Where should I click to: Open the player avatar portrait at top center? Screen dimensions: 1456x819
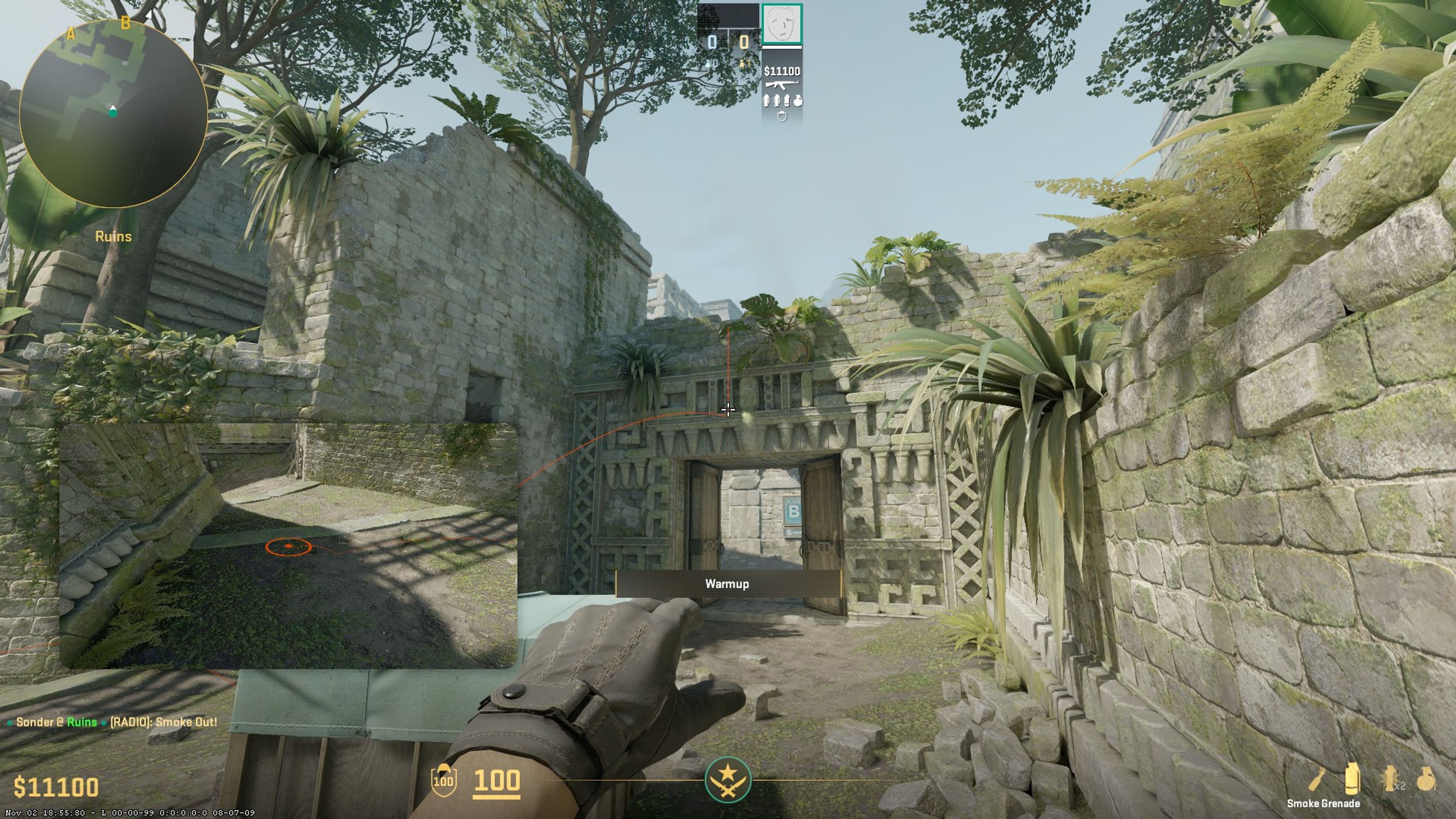pos(781,24)
